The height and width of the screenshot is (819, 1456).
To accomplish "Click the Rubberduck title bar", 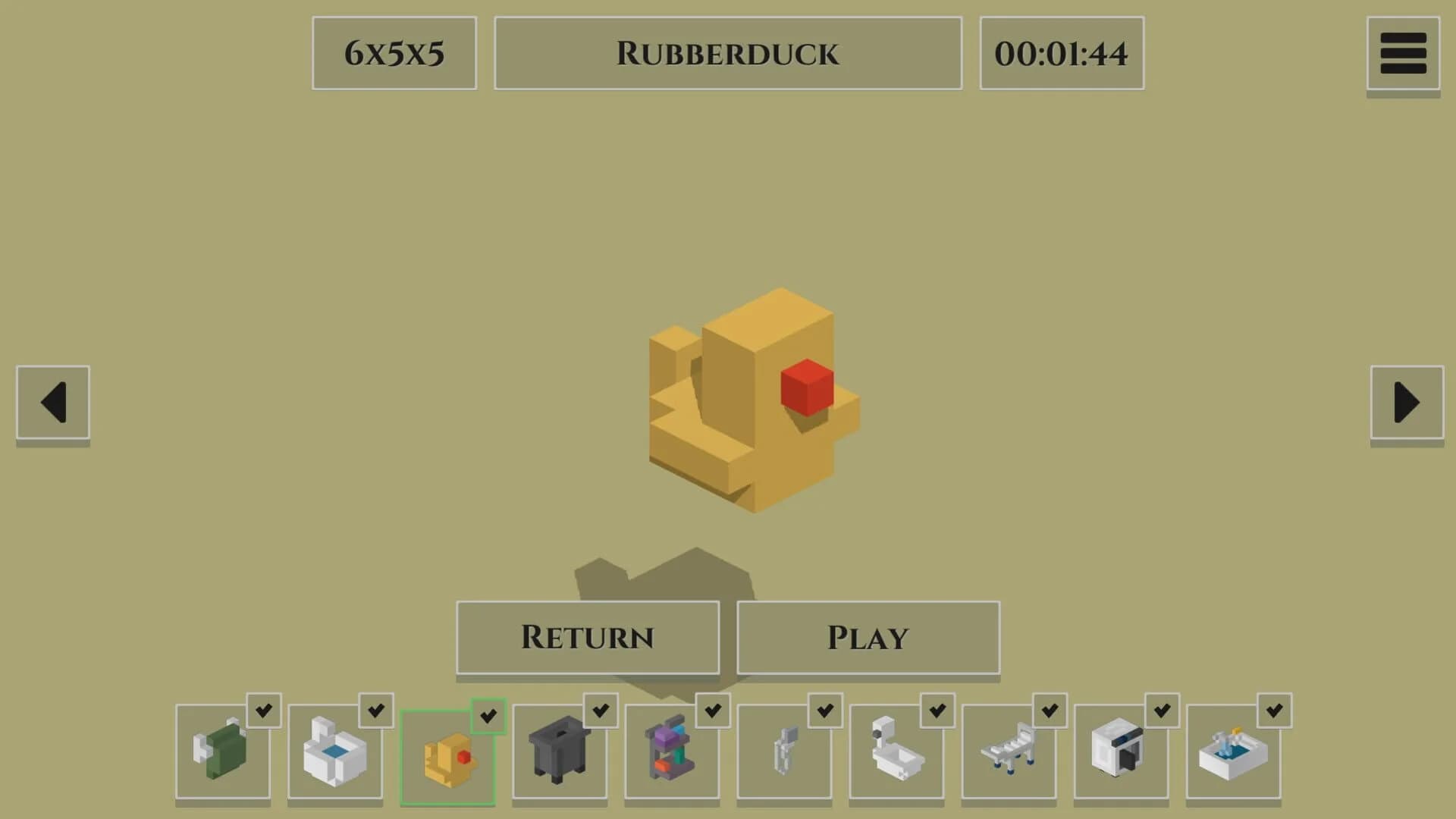I will pyautogui.click(x=727, y=52).
